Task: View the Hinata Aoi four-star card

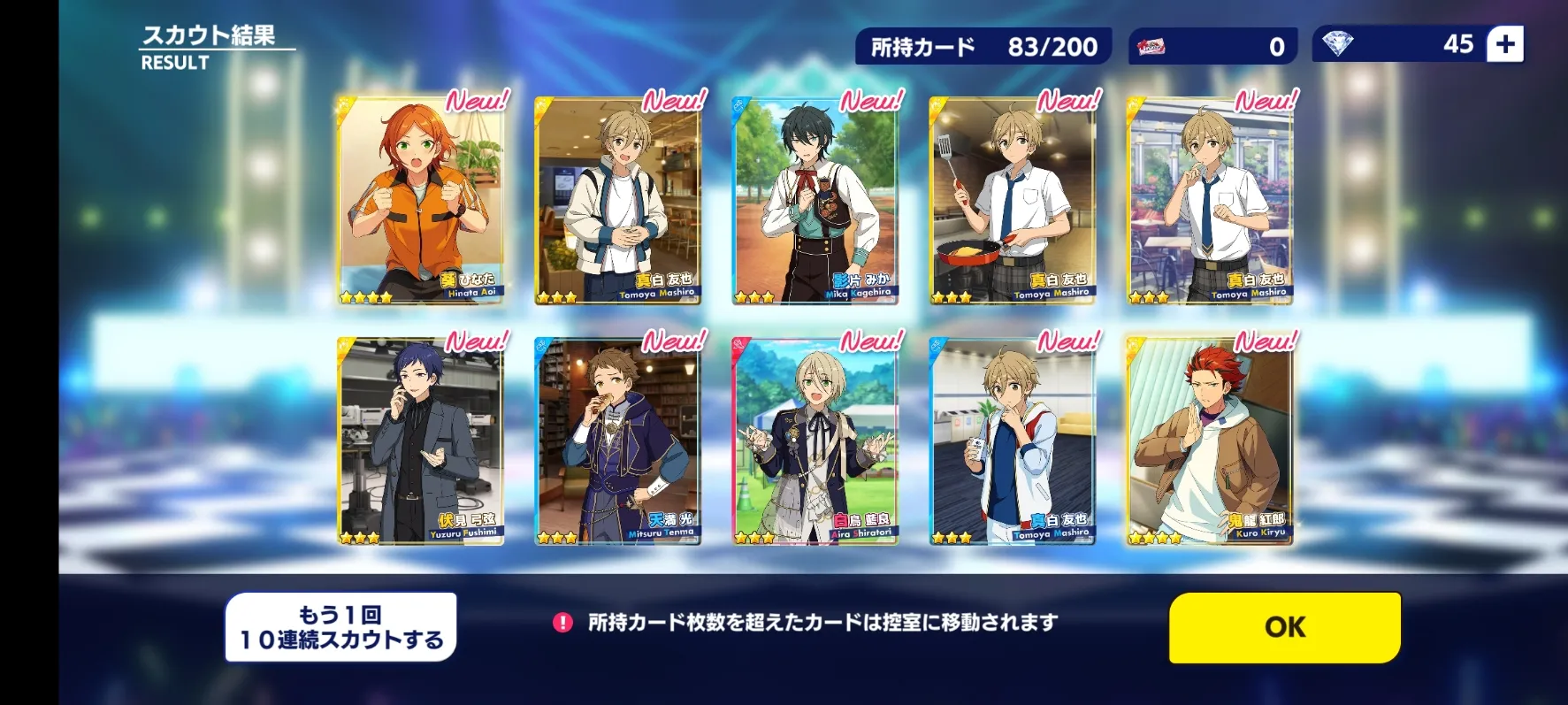Action: (x=421, y=202)
